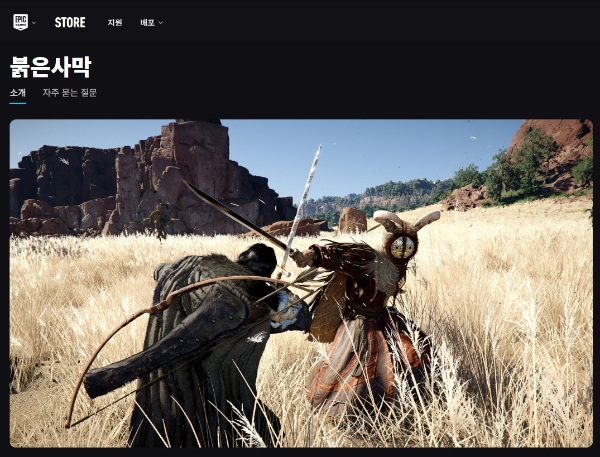The width and height of the screenshot is (600, 457).
Task: Open the 지원 support link
Action: pos(115,22)
